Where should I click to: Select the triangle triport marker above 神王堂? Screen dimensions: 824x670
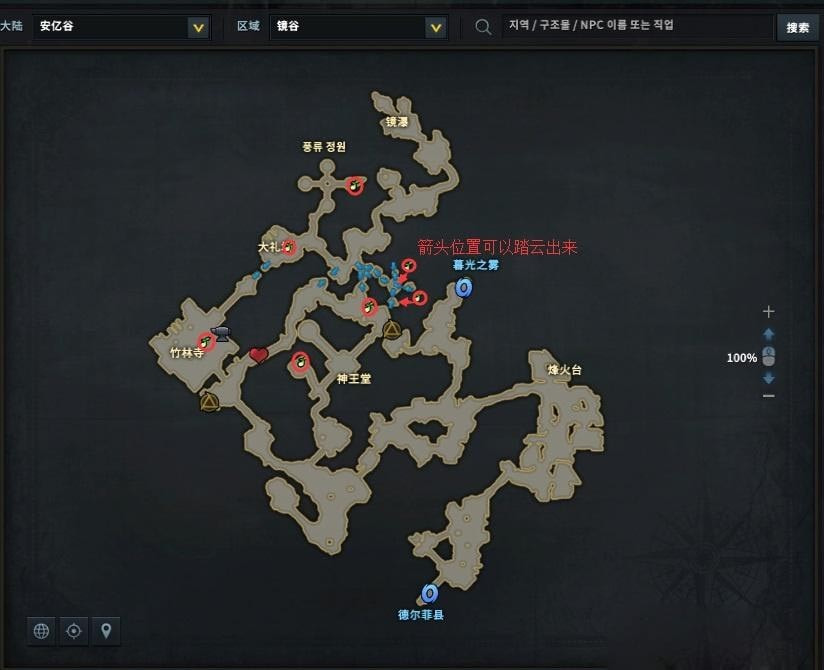391,330
